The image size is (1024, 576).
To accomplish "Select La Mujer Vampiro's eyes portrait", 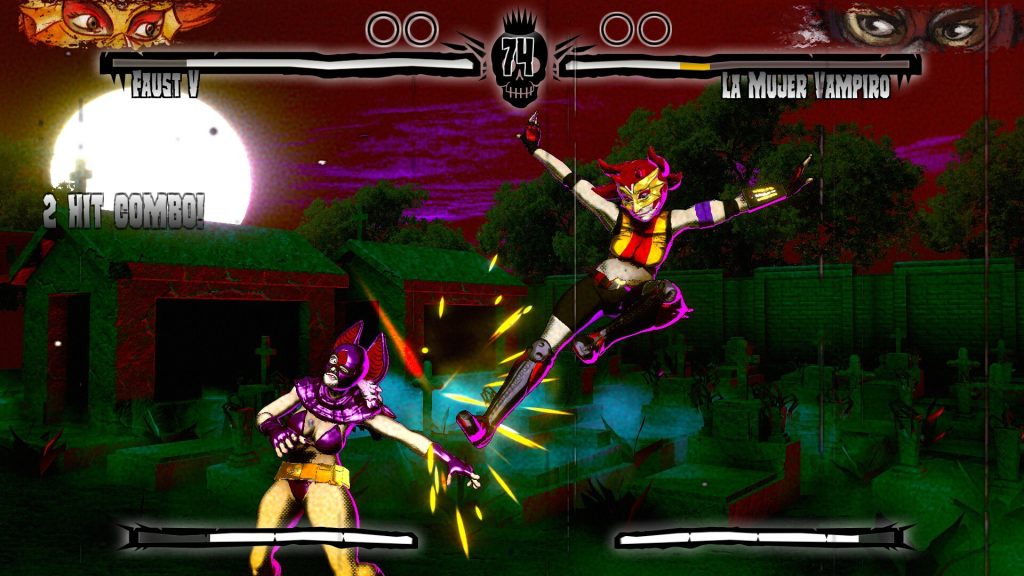I will click(905, 25).
